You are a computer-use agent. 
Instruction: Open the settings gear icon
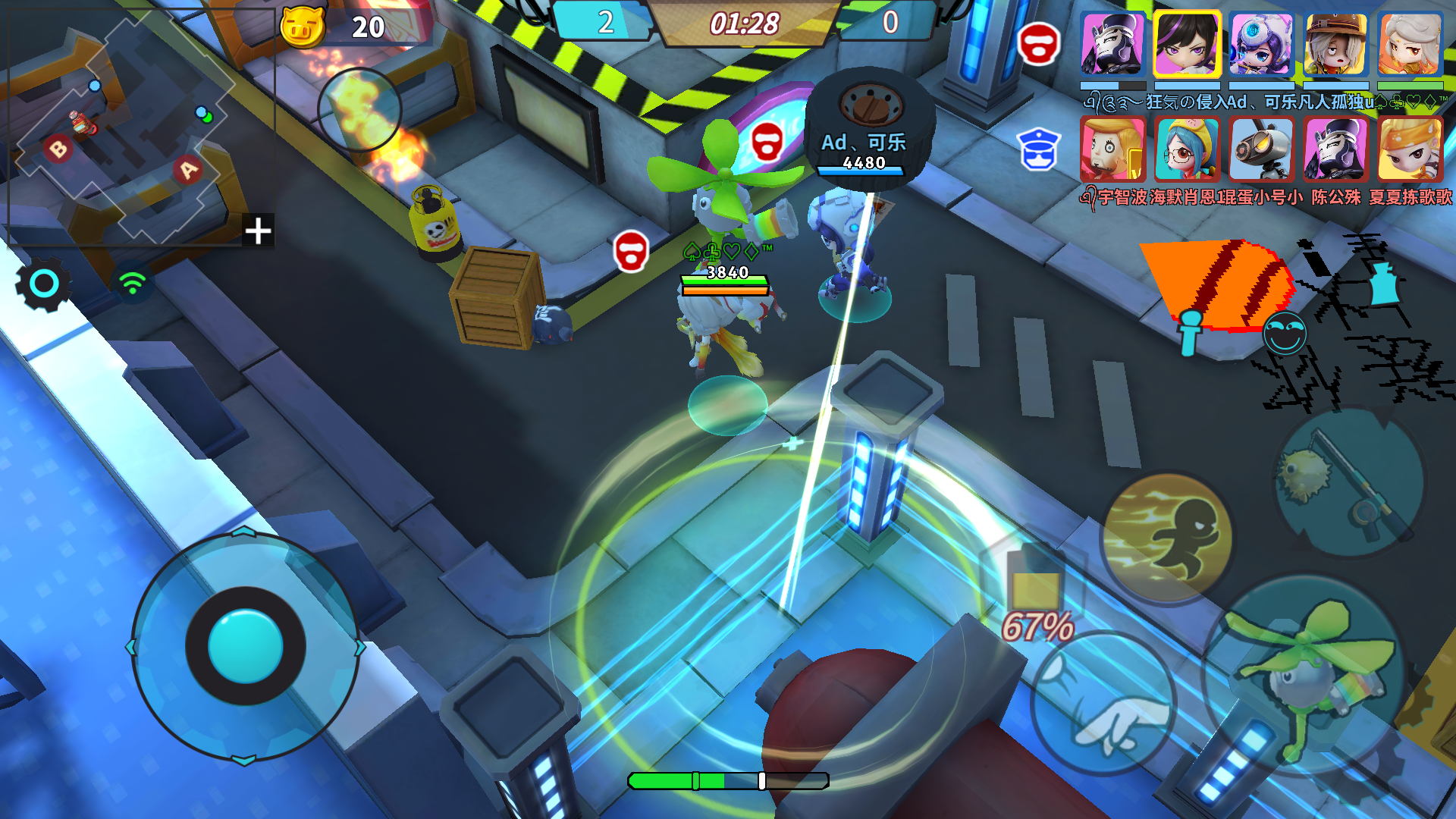[x=43, y=284]
